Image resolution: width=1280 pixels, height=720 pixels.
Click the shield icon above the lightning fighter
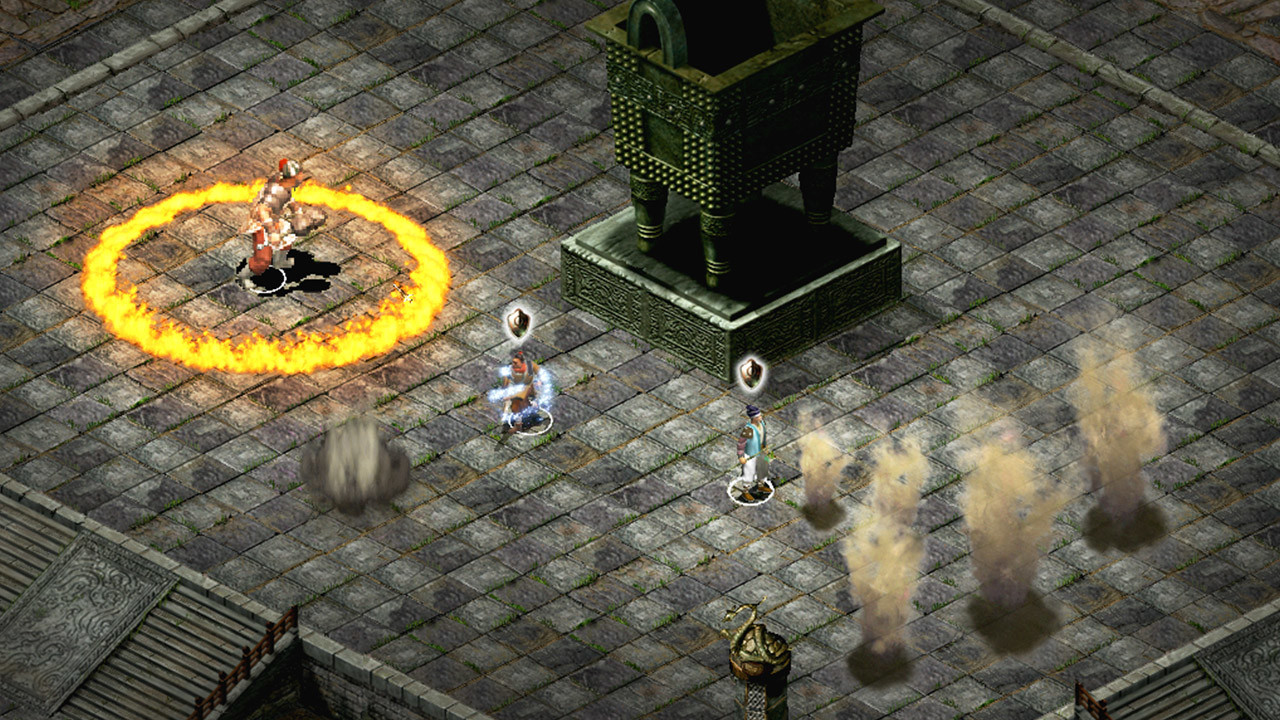[x=517, y=322]
